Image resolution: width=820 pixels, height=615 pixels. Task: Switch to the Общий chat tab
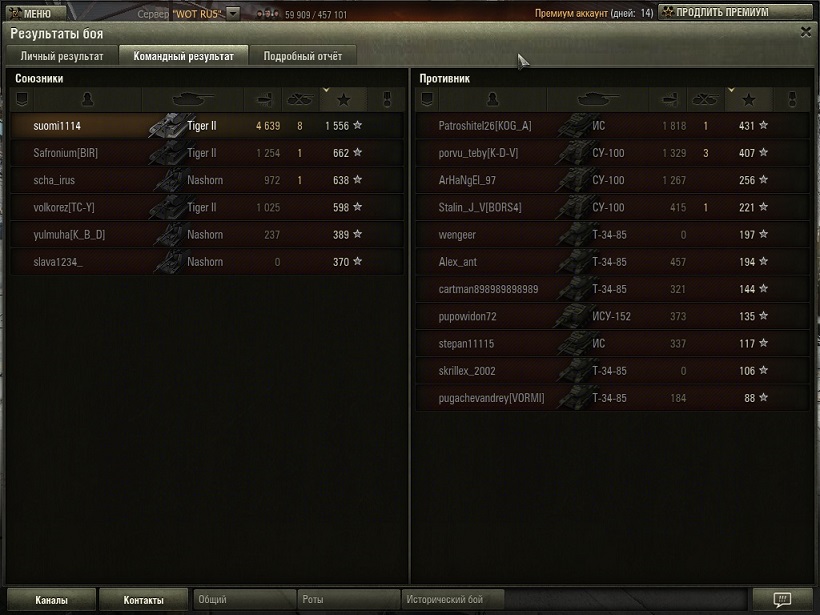(x=244, y=600)
